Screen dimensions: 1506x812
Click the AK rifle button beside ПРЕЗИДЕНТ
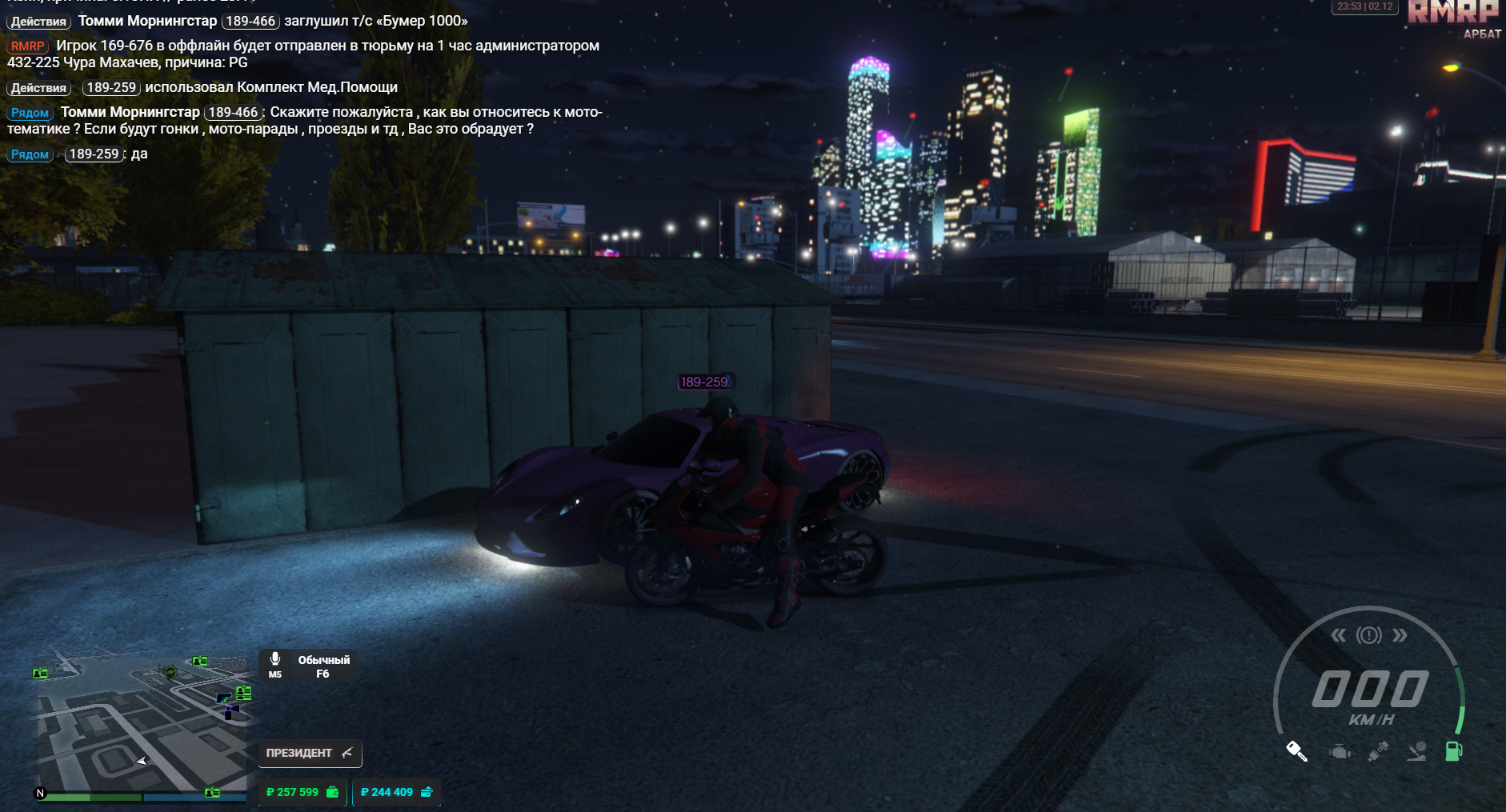pyautogui.click(x=346, y=752)
